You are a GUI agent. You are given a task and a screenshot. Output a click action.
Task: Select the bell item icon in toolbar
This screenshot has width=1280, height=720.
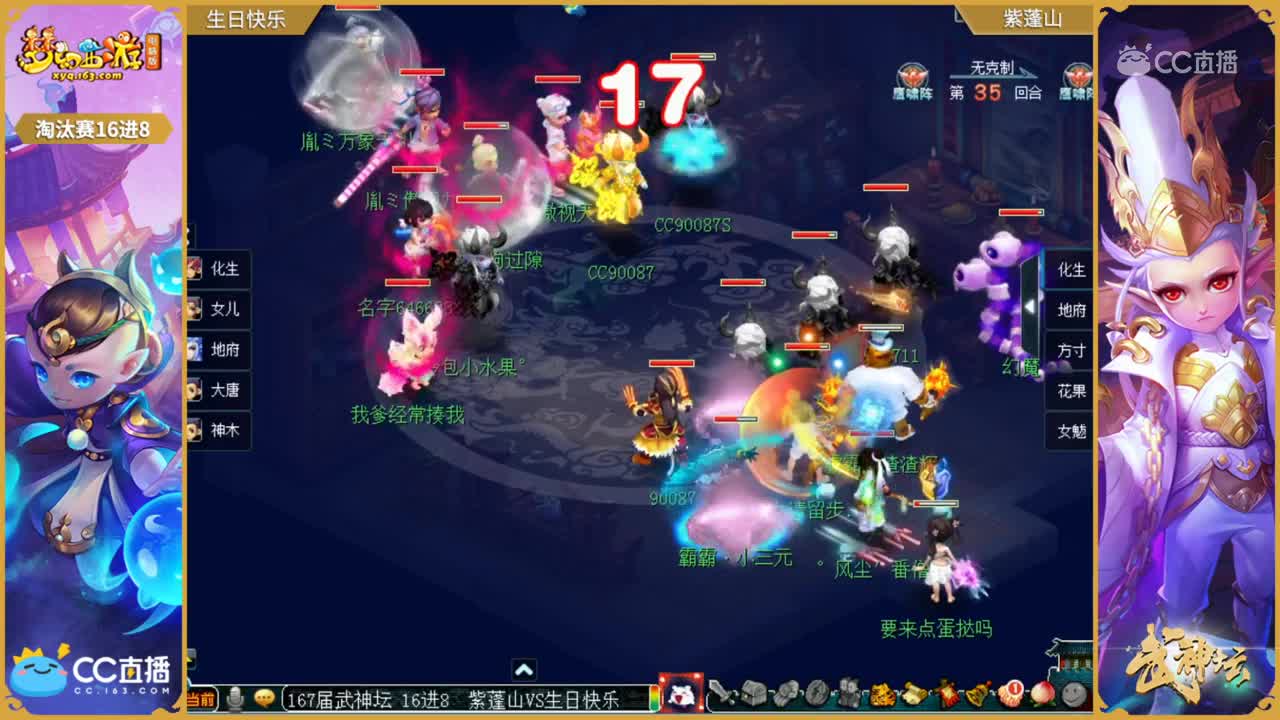pos(976,700)
